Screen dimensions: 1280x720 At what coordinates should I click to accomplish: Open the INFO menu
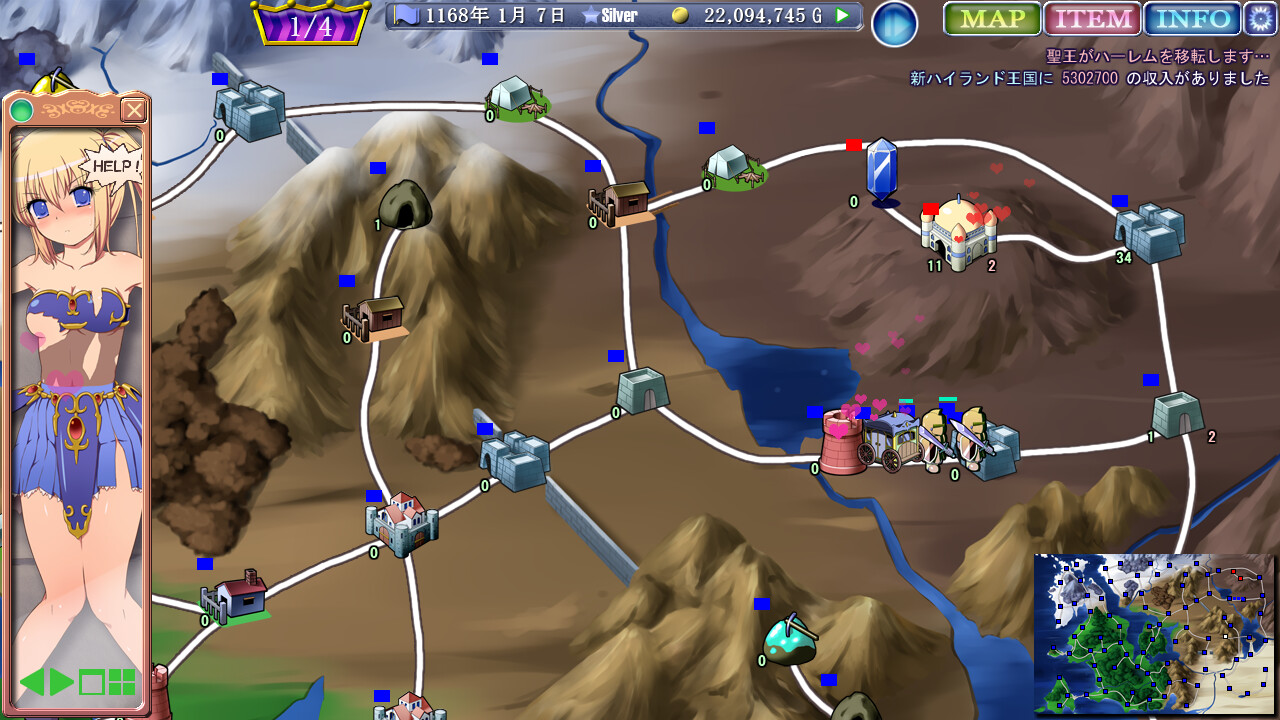[x=1192, y=19]
